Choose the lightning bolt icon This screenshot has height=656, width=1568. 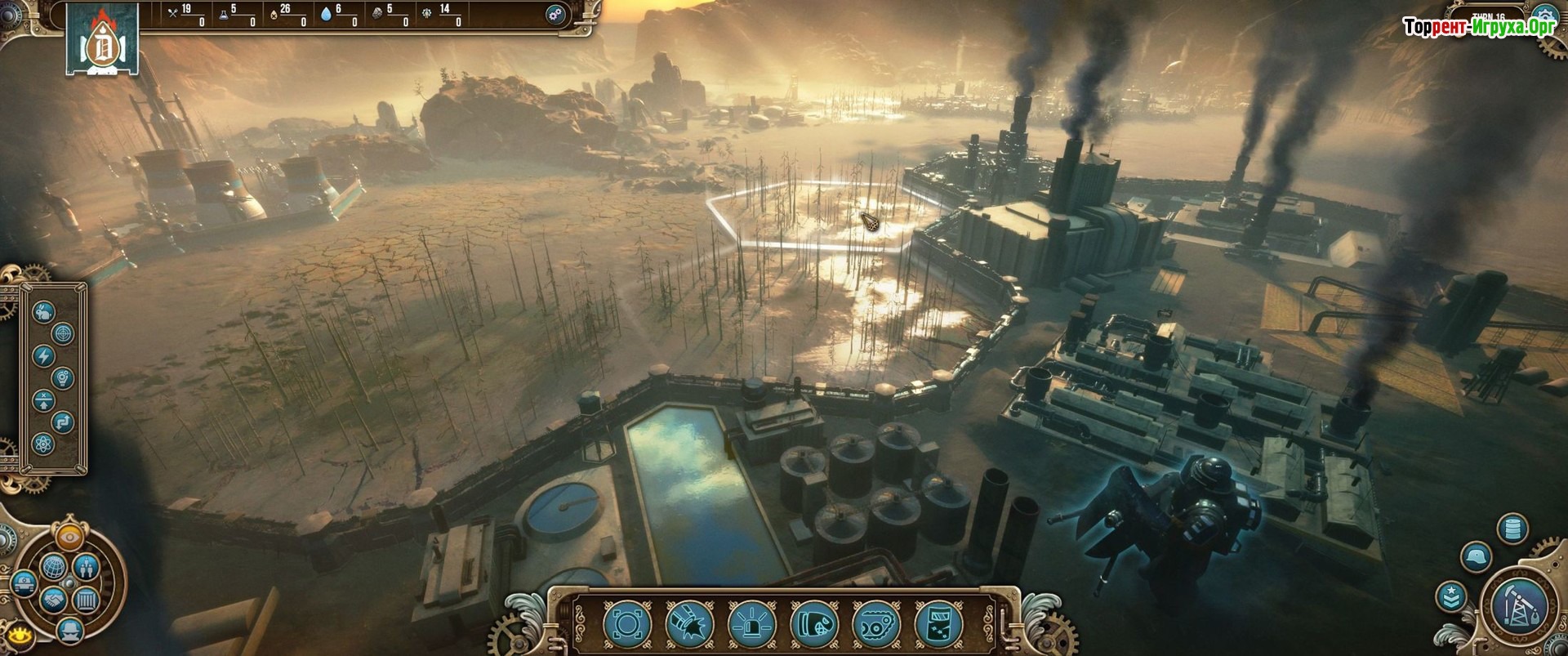(x=44, y=356)
